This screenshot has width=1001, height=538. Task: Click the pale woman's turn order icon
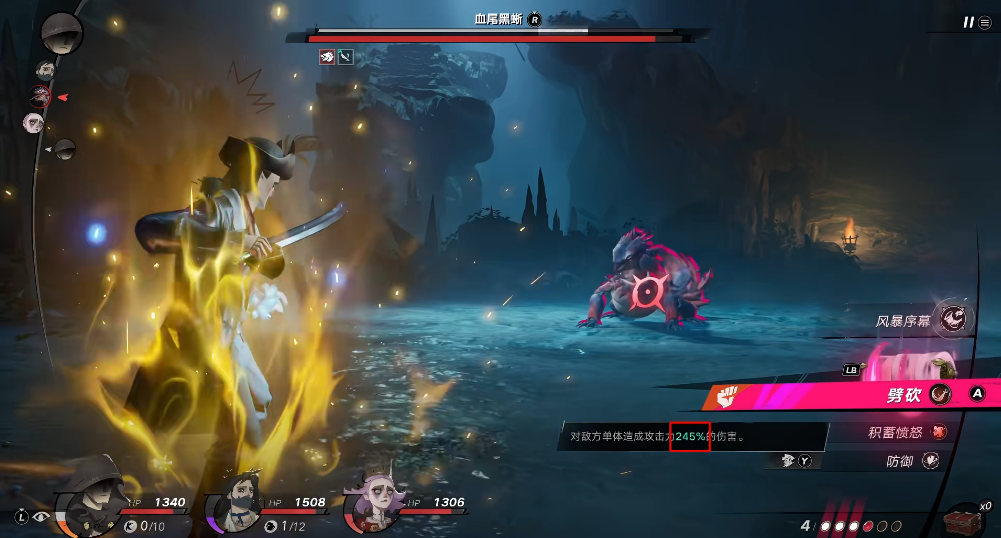click(x=33, y=123)
